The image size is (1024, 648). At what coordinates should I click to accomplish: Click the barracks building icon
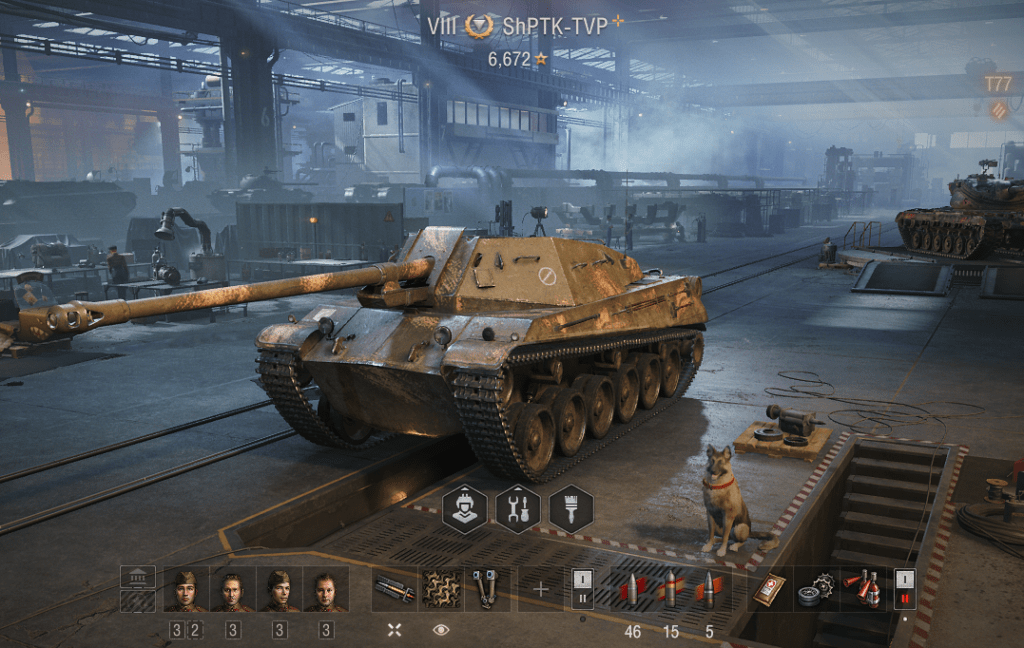coord(138,579)
